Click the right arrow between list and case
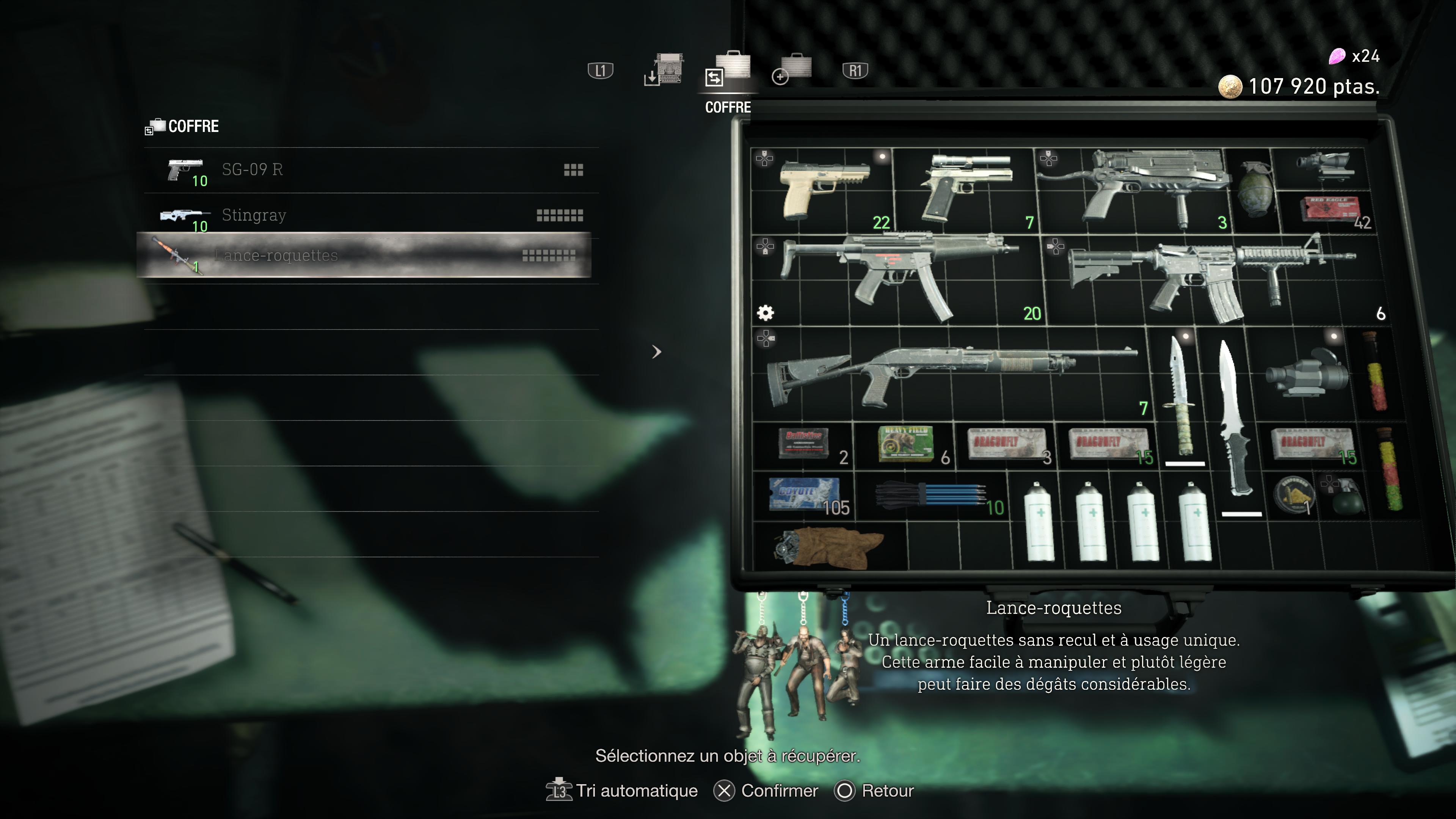1456x819 pixels. pyautogui.click(x=656, y=352)
